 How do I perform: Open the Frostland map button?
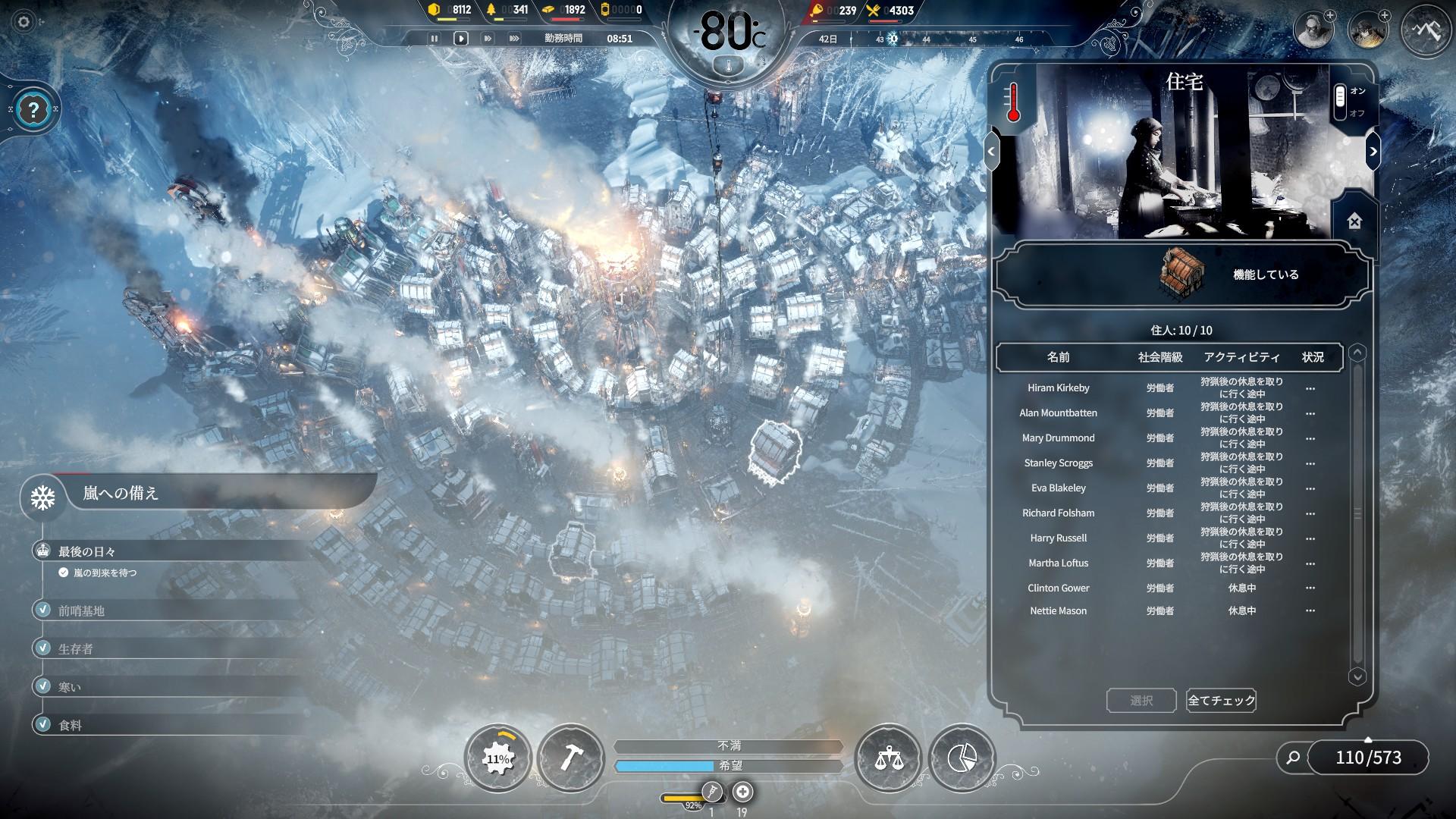[x=1426, y=30]
